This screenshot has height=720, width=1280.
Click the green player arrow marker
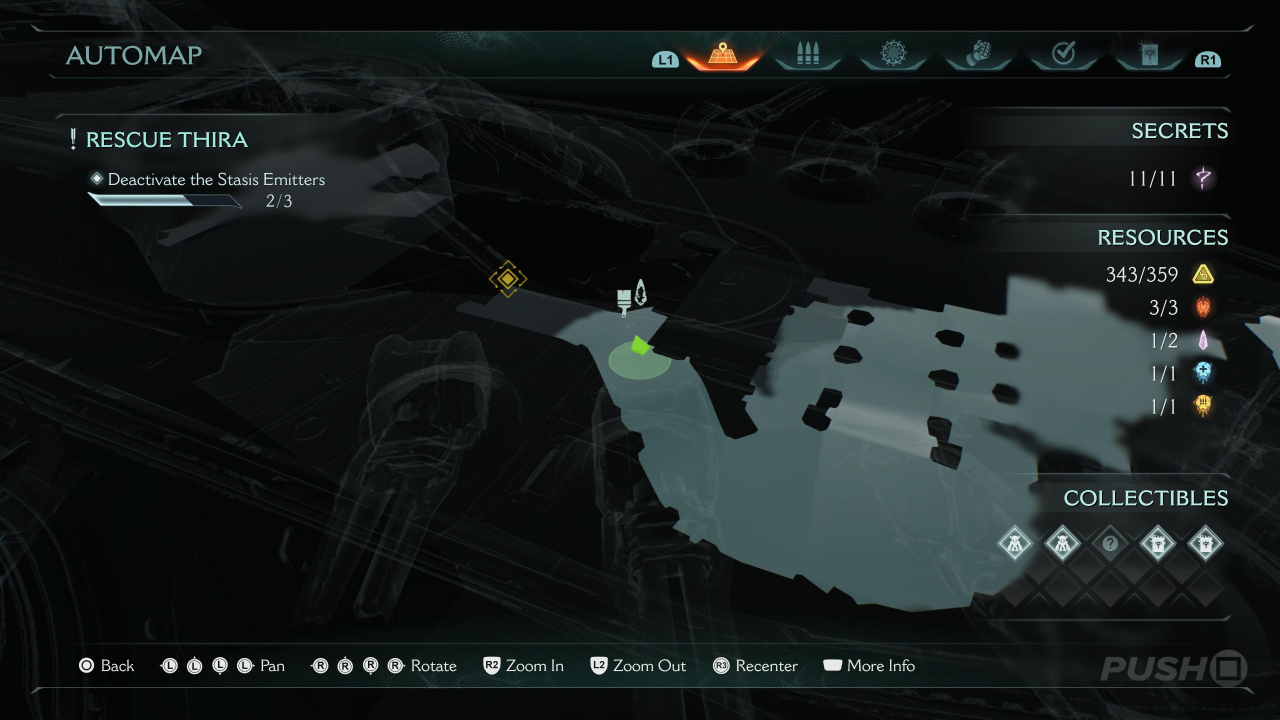[640, 346]
